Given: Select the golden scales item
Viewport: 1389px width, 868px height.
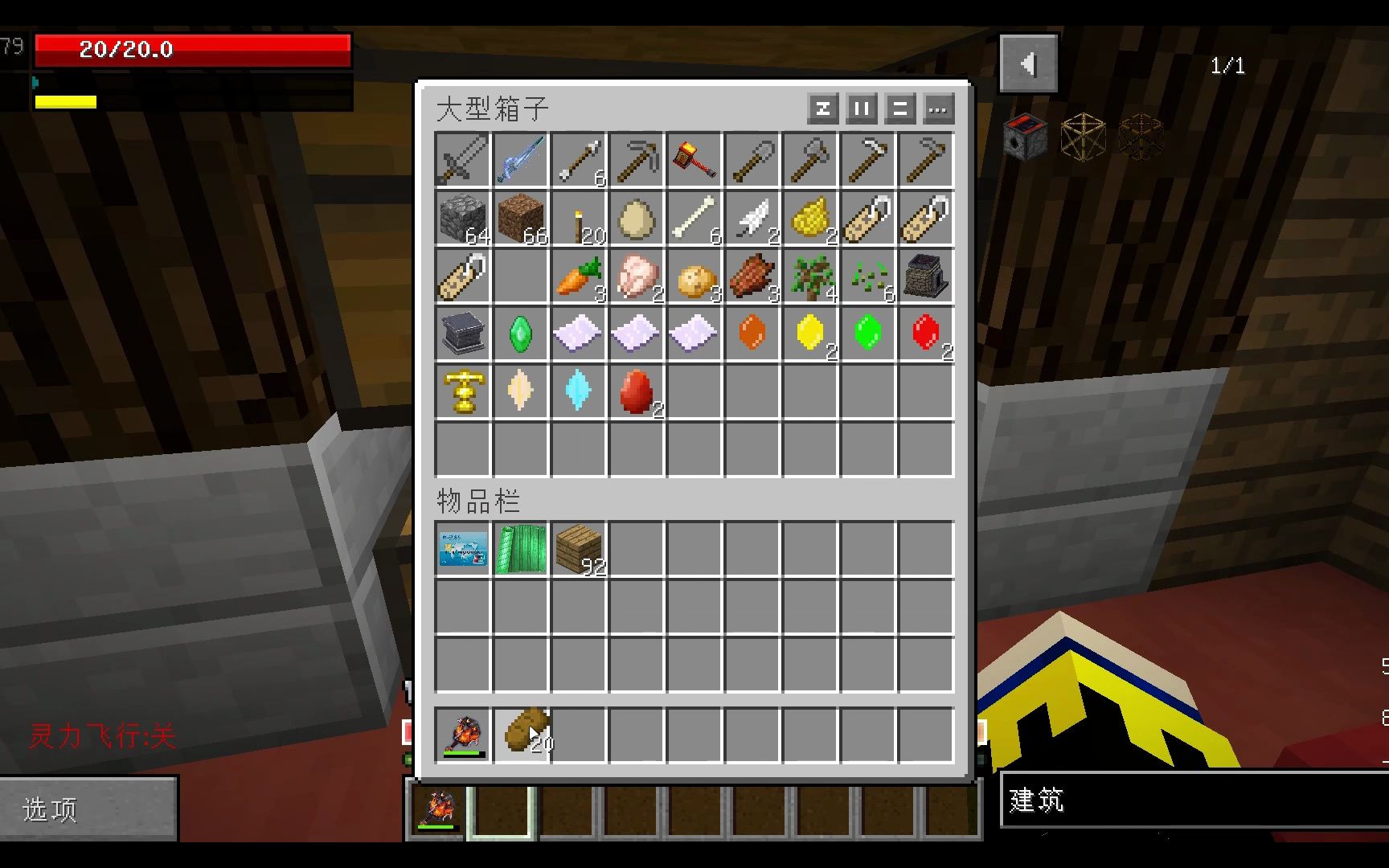Looking at the screenshot, I should click(462, 391).
